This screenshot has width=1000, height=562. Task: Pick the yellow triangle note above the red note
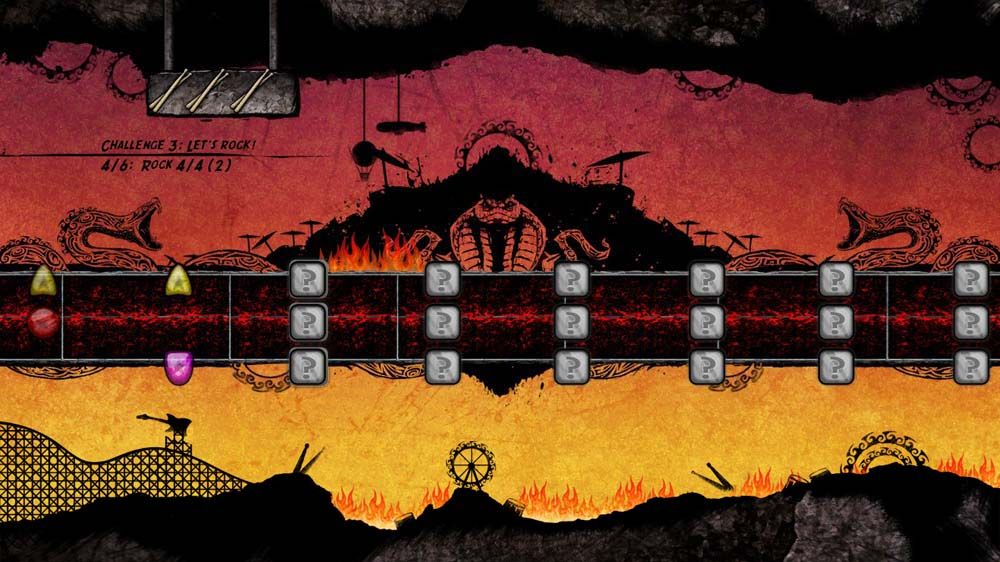[42, 280]
